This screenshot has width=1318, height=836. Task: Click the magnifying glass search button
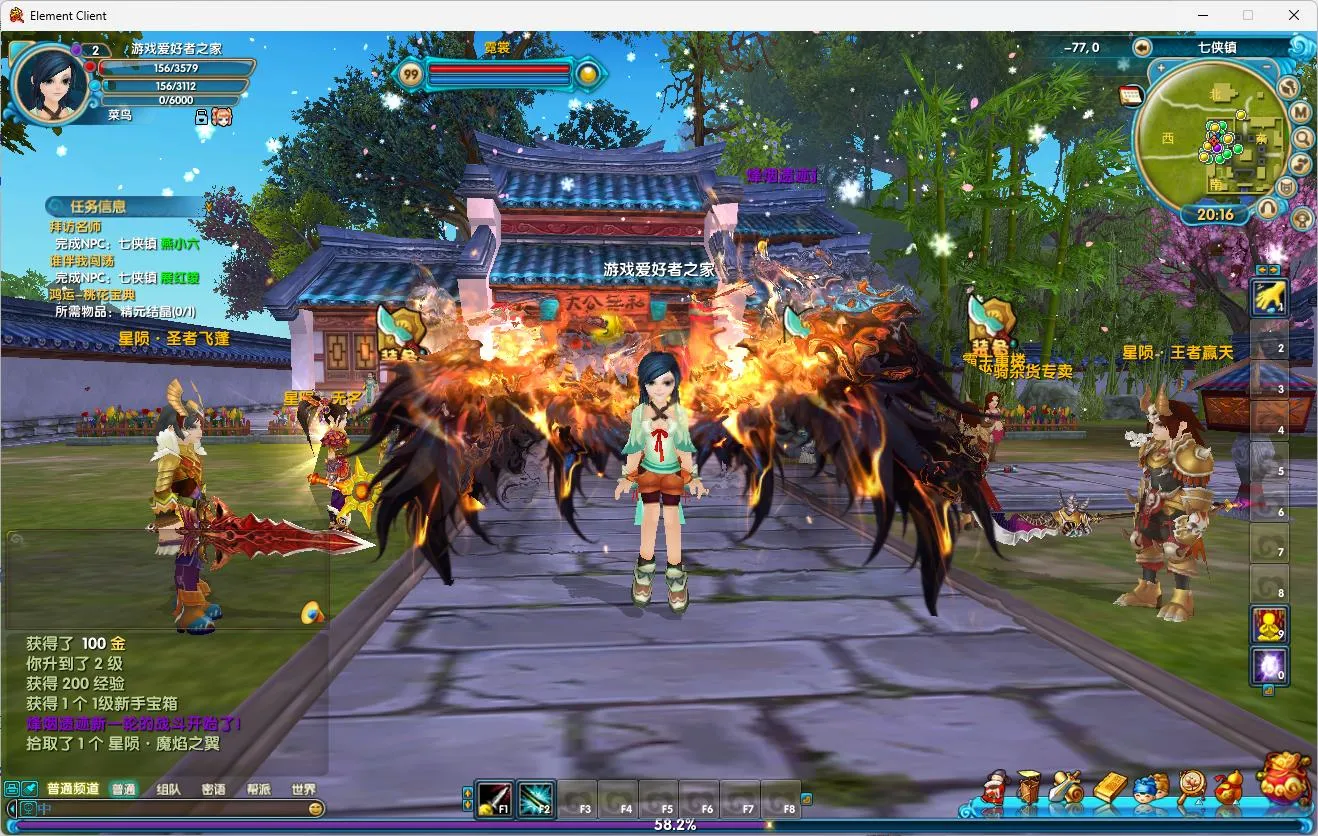click(1301, 138)
